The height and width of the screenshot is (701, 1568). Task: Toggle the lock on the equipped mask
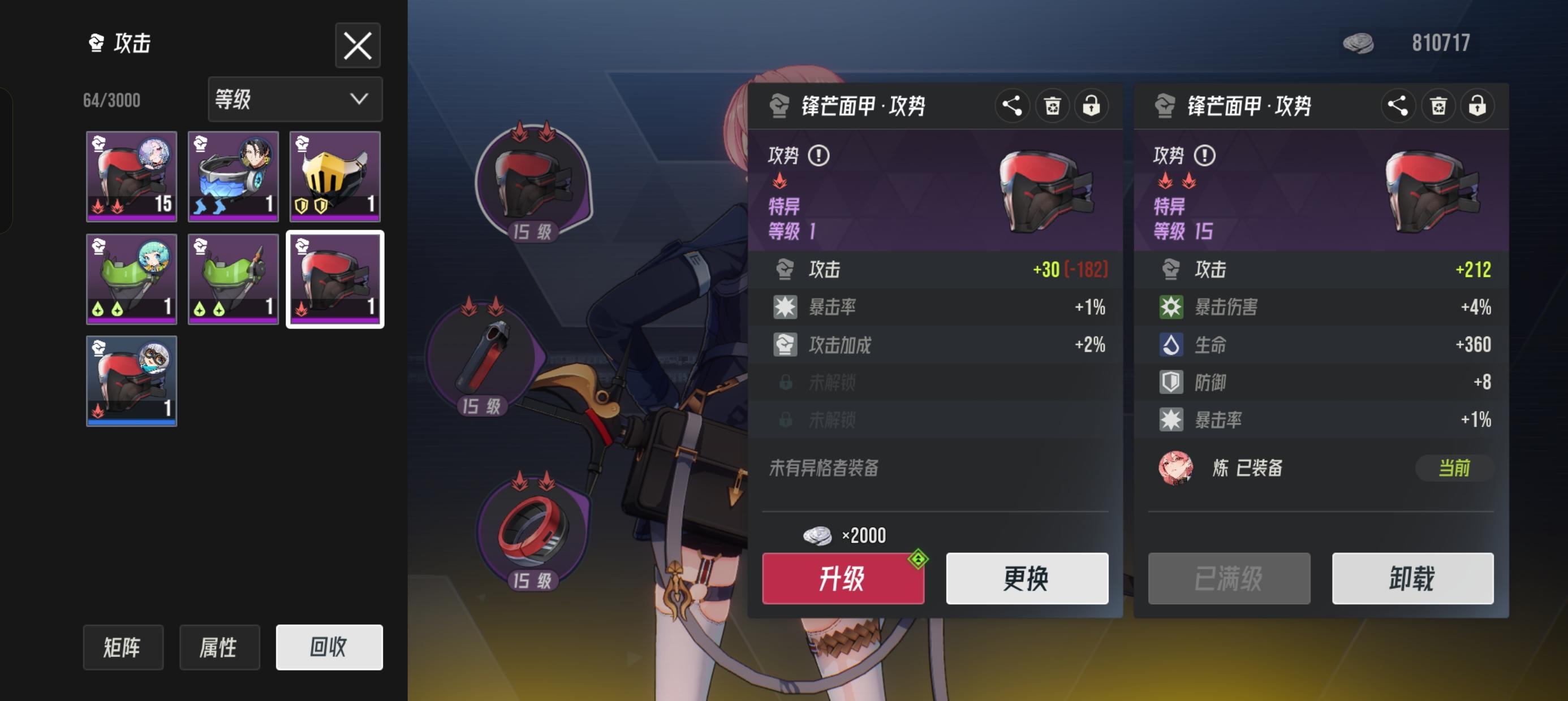pyautogui.click(x=1478, y=106)
